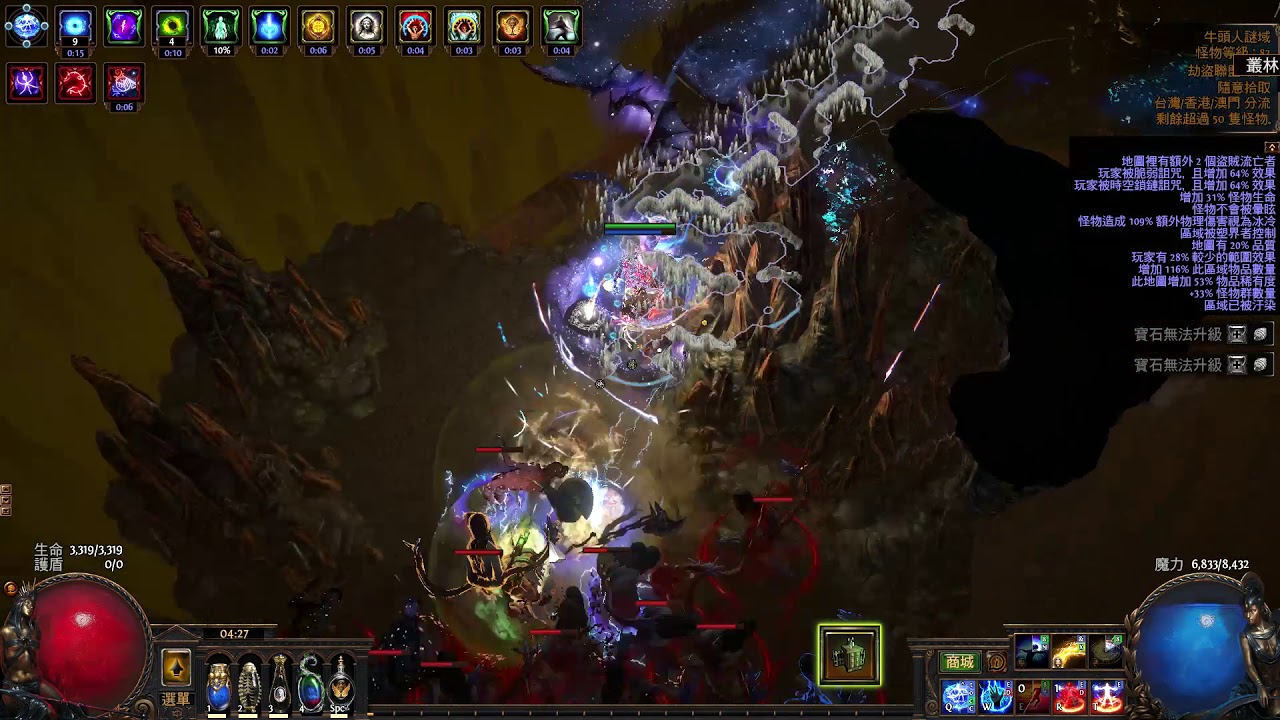1280x720 pixels.
Task: Select the blue vortex buff icon showing 9
Action: point(75,26)
